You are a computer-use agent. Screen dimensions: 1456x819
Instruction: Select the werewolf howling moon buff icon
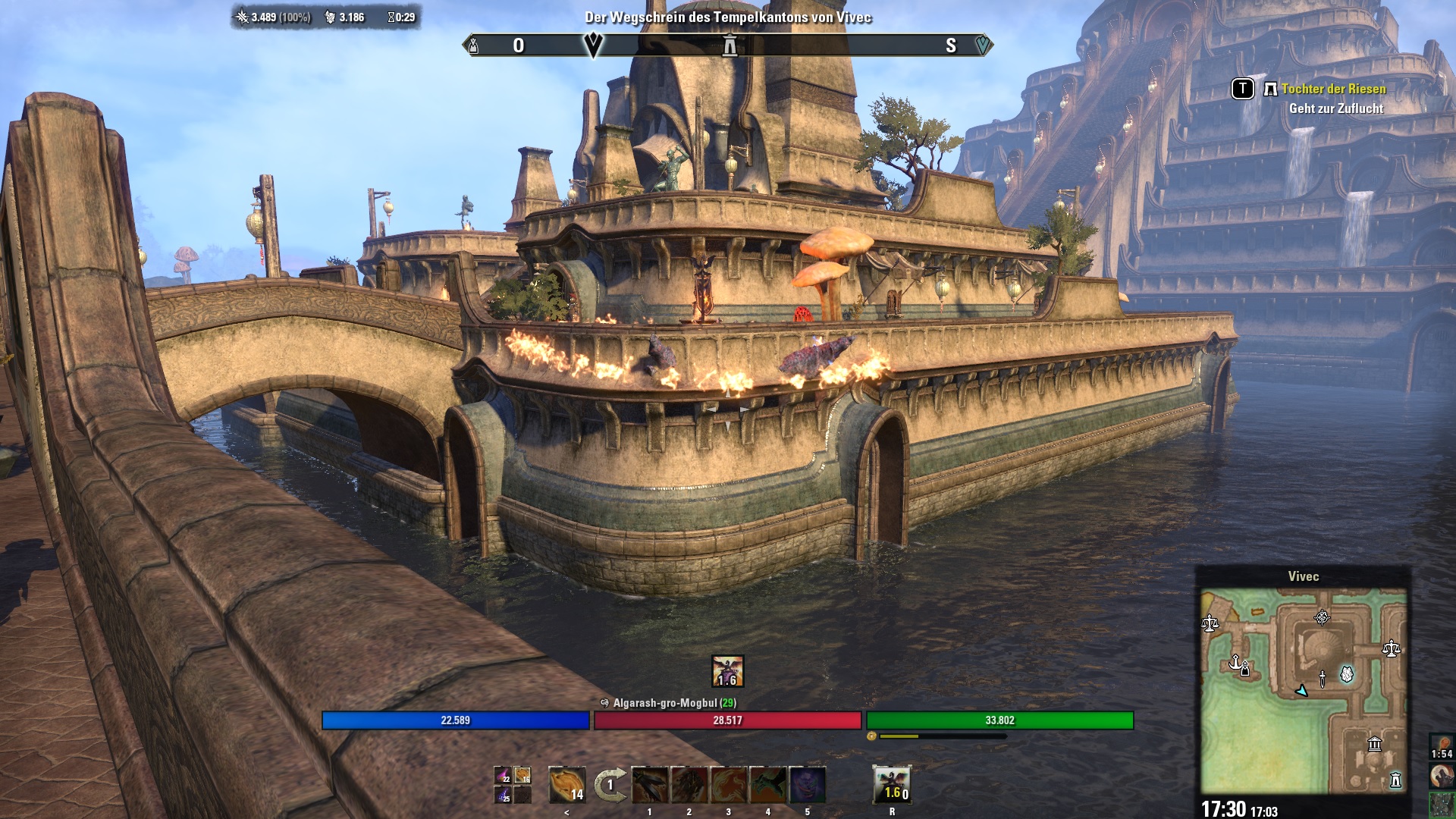(1442, 775)
